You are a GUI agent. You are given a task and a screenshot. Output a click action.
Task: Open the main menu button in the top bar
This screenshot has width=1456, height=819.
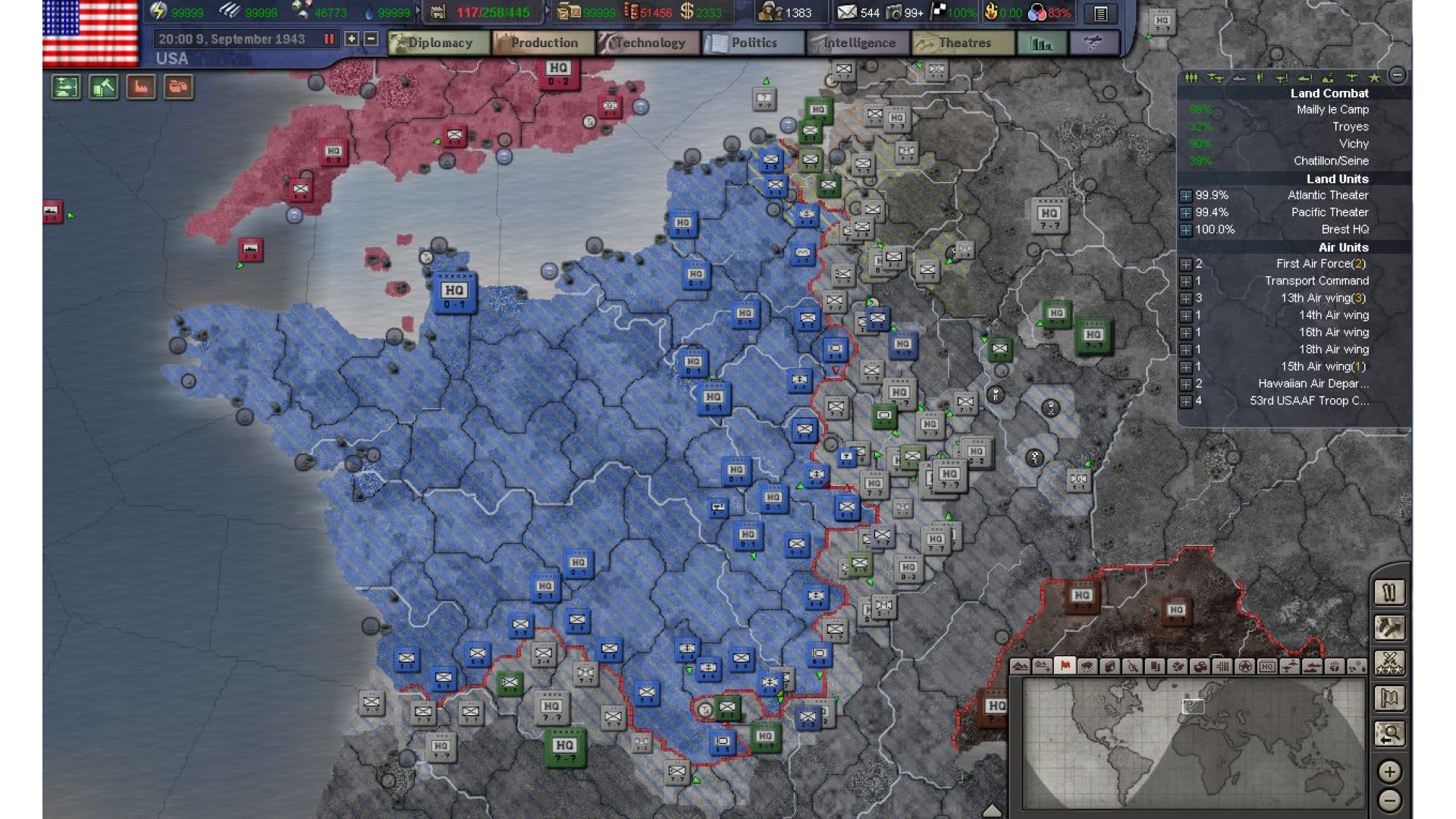[1100, 13]
